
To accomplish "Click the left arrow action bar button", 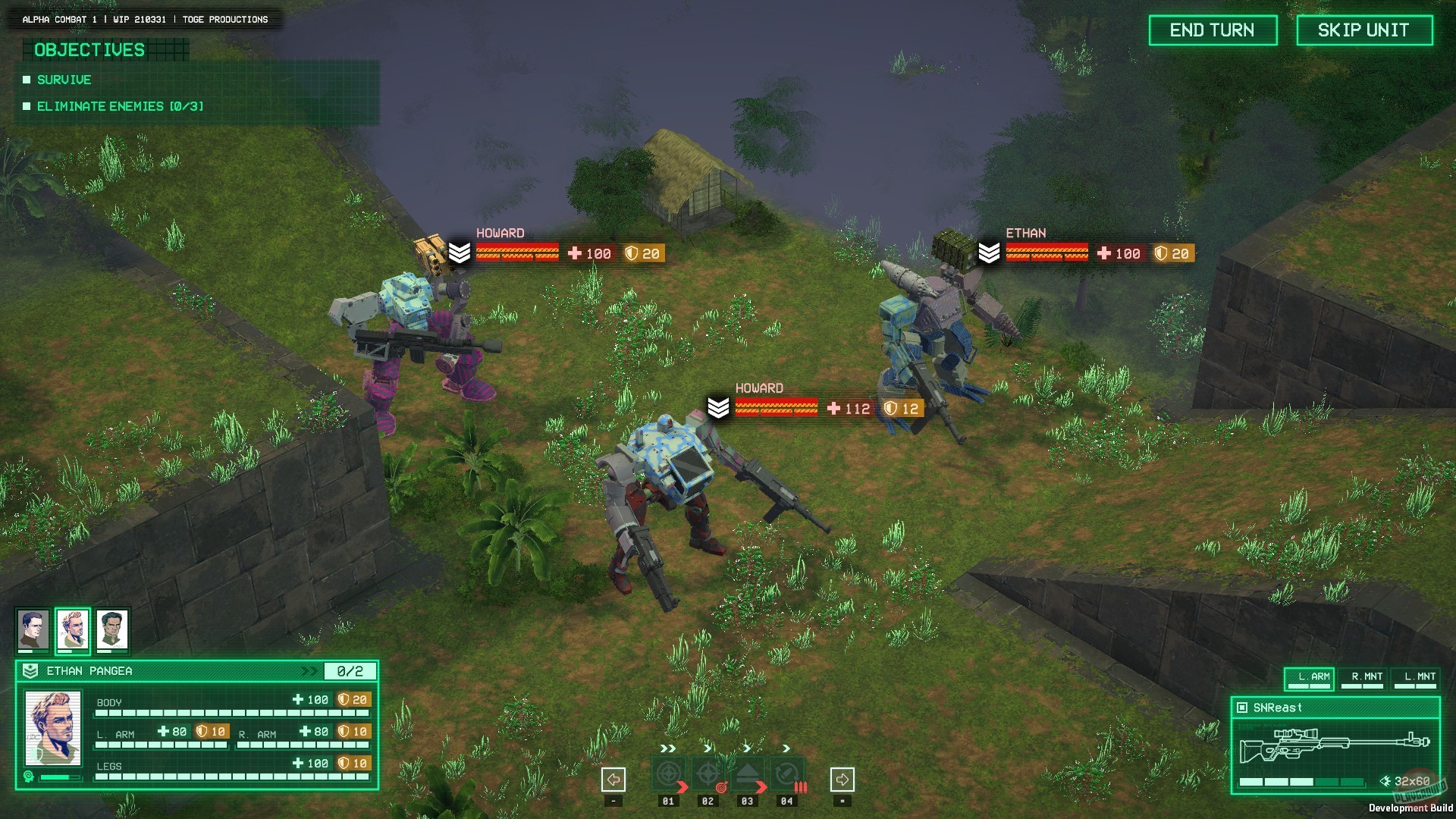I will 613,779.
